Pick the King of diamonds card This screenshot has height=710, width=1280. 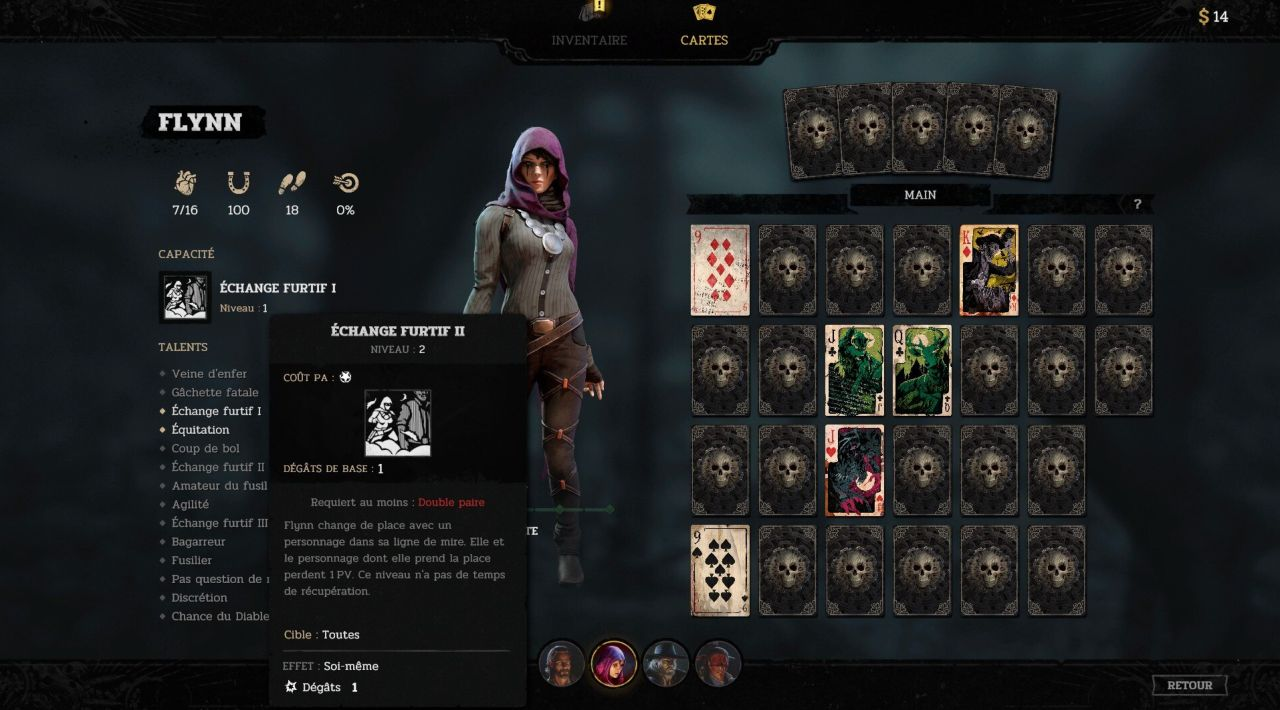pyautogui.click(x=989, y=270)
